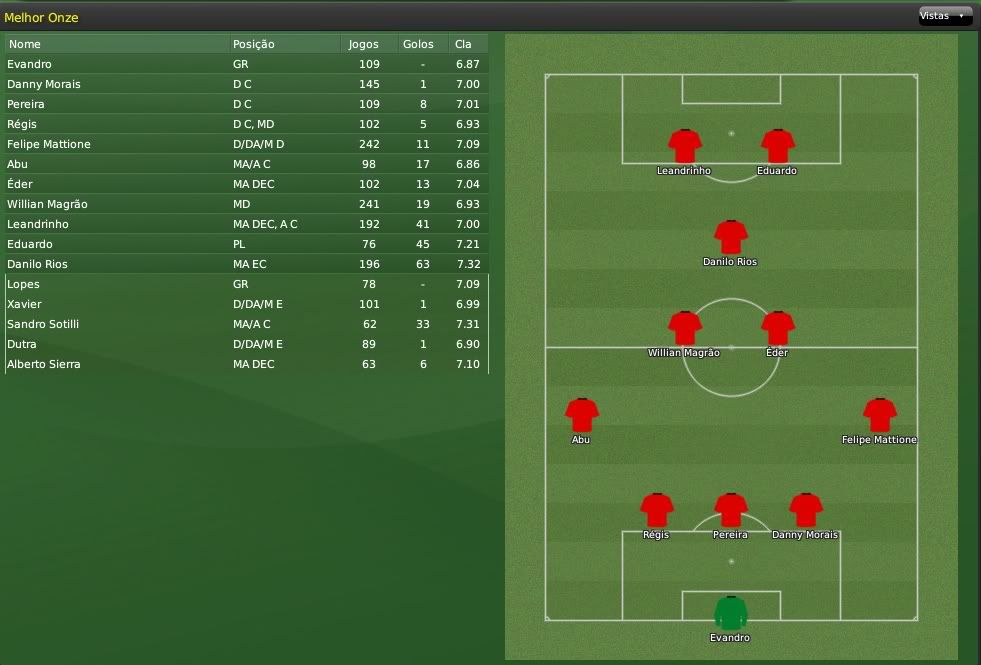Select Eduardo's shirt on the pitch

[777, 146]
